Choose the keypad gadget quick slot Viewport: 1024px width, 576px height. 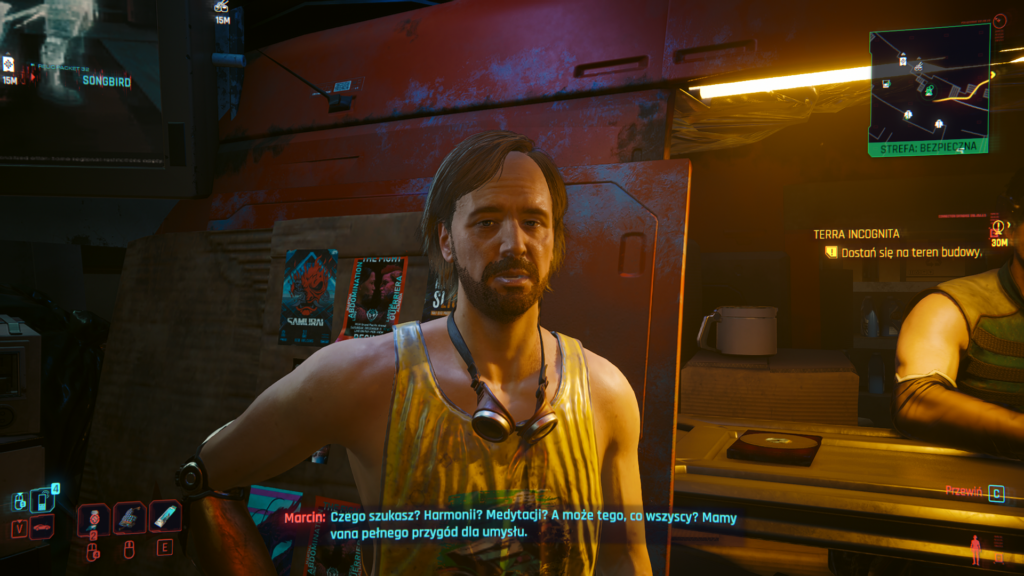click(x=129, y=517)
